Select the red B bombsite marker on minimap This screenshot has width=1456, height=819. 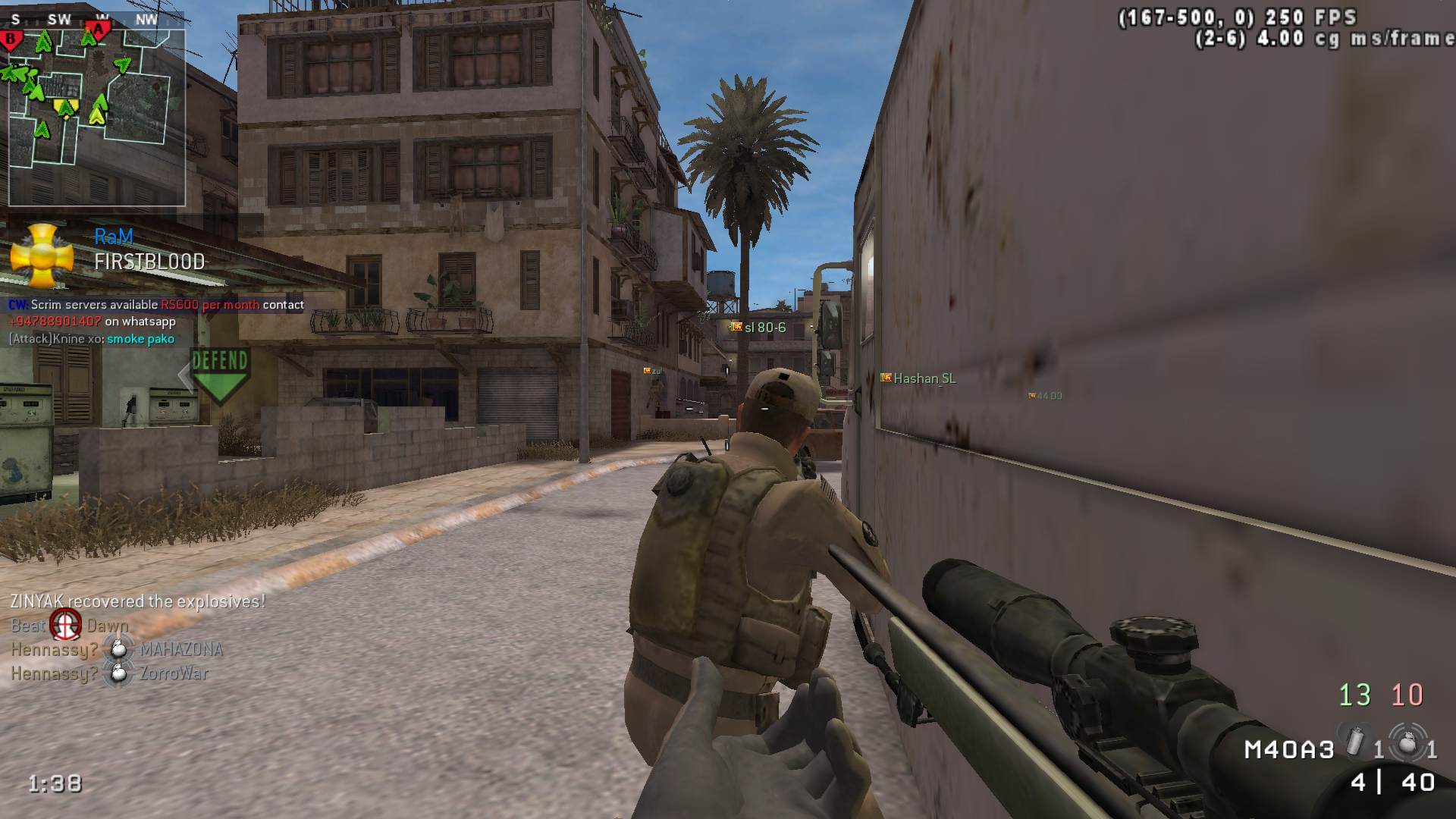click(11, 38)
